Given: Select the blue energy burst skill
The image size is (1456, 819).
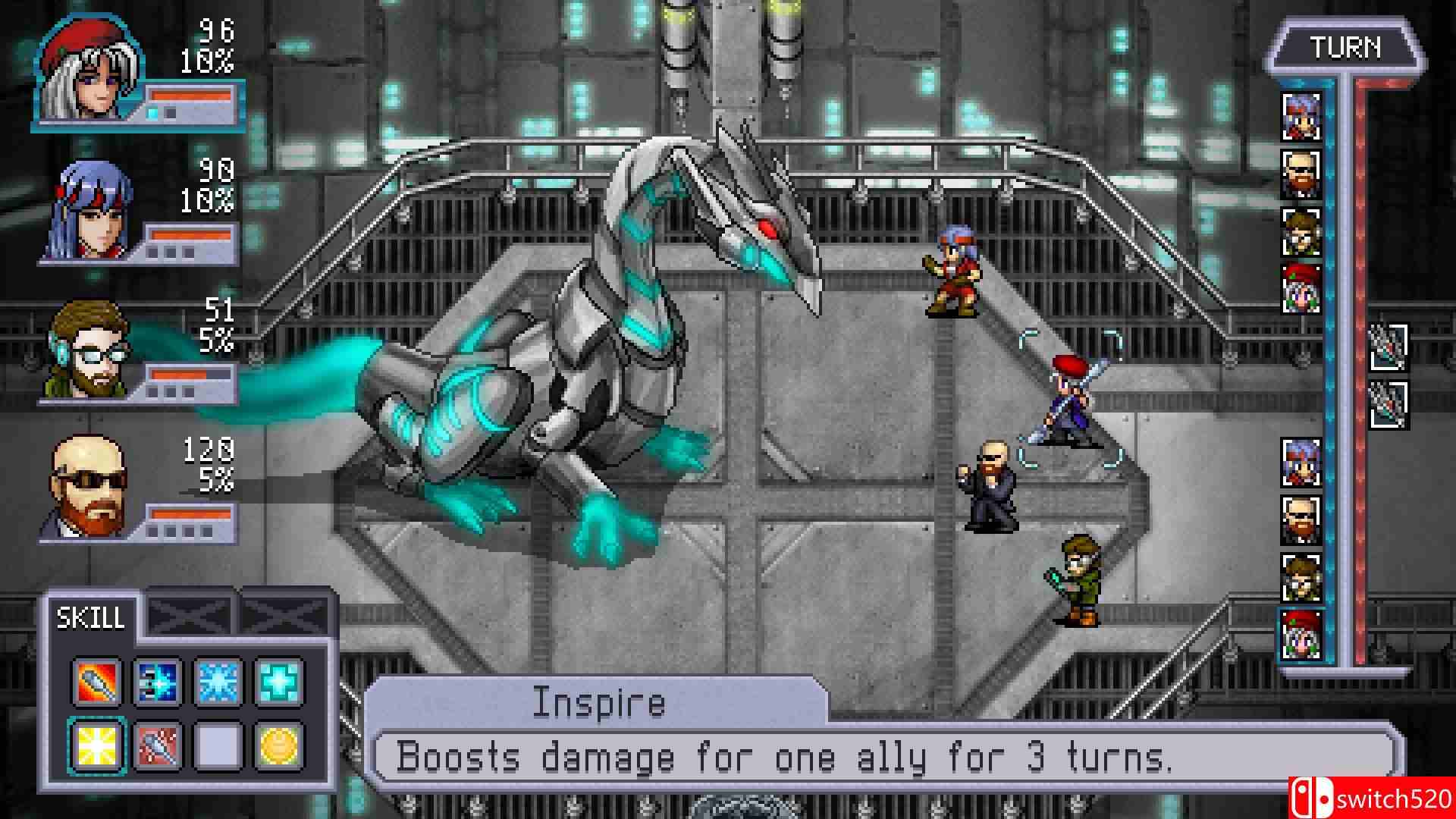Looking at the screenshot, I should pos(156,680).
